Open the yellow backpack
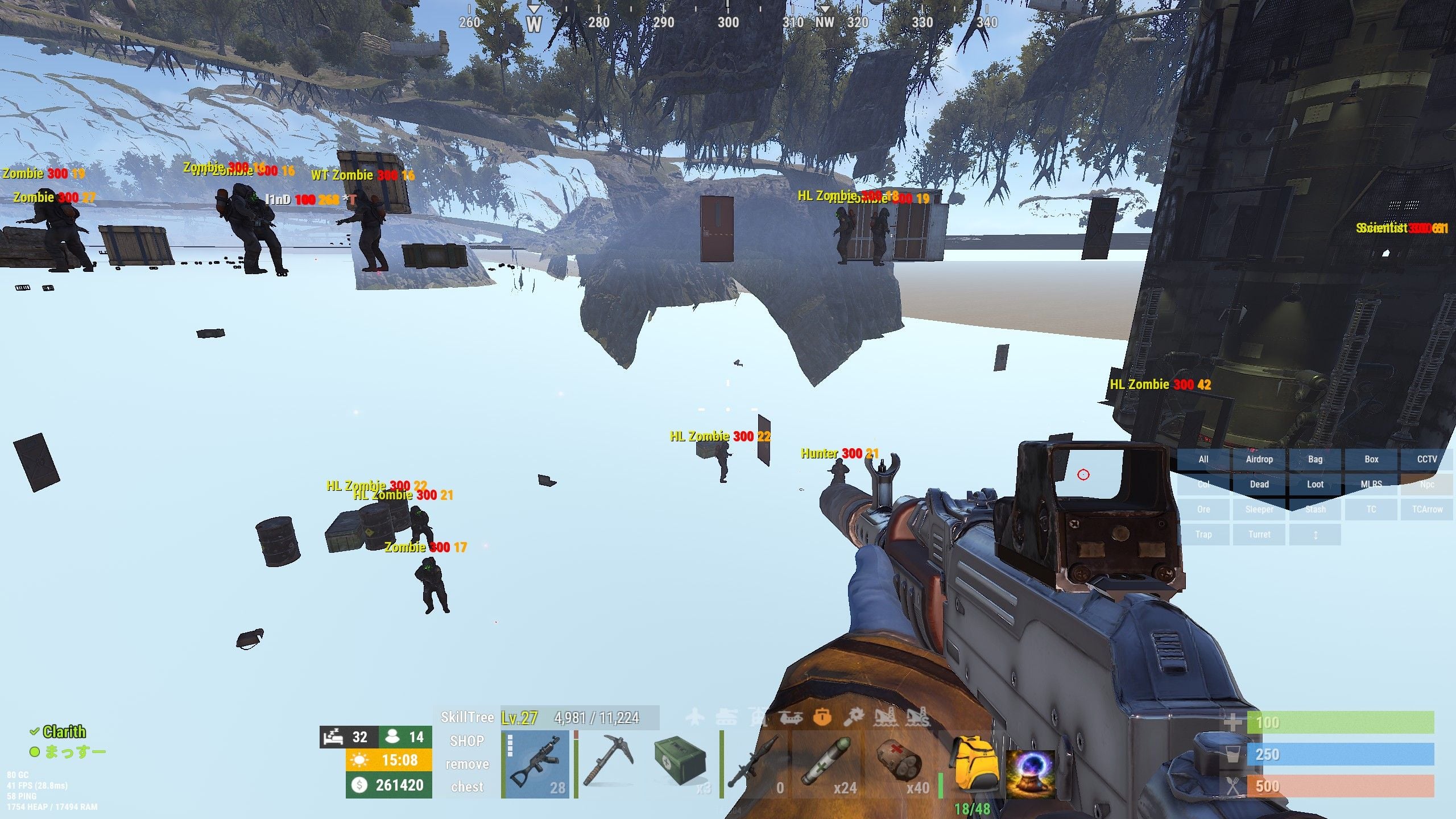 tap(973, 765)
